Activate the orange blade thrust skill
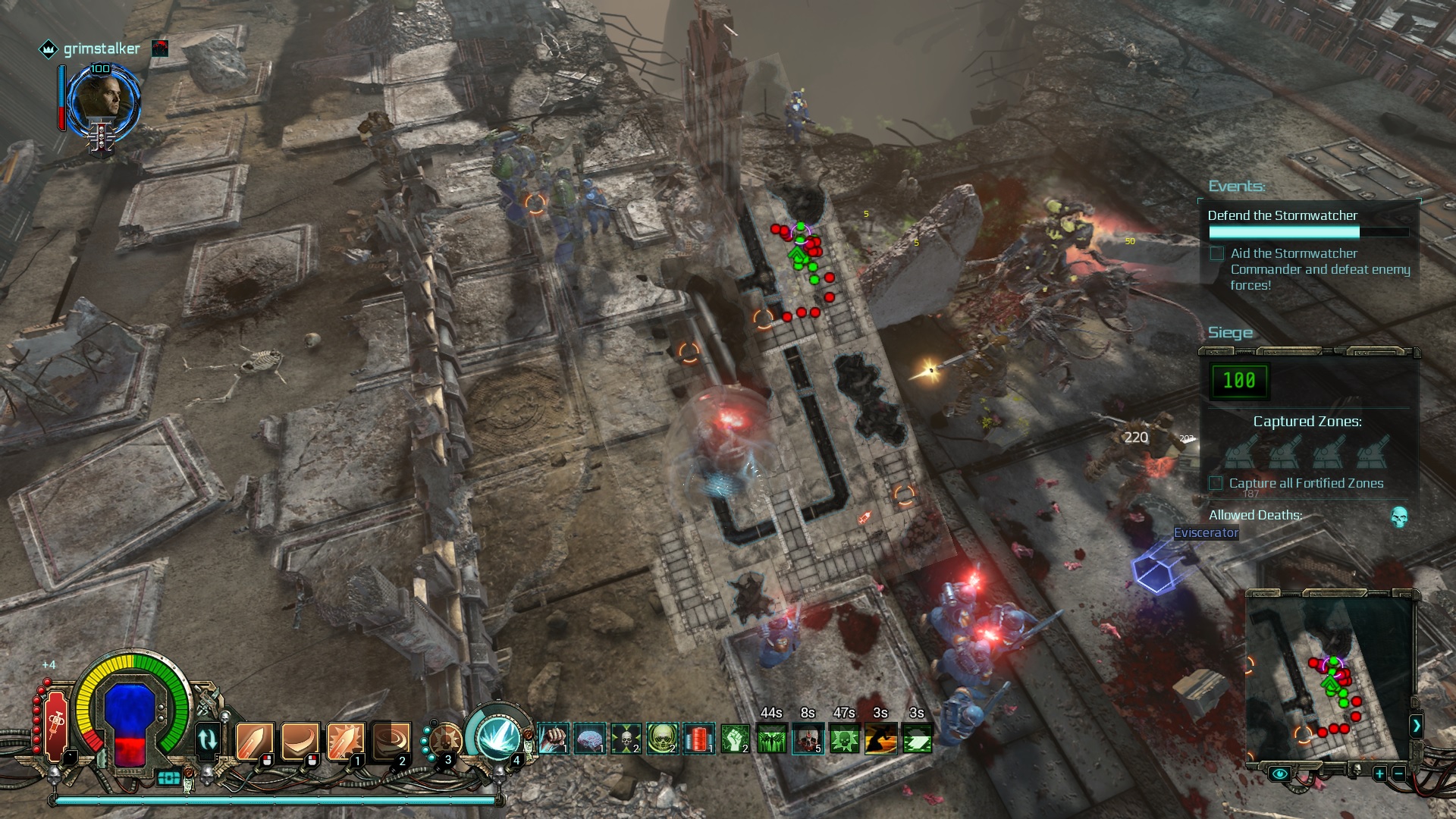The width and height of the screenshot is (1456, 819). pyautogui.click(x=254, y=740)
